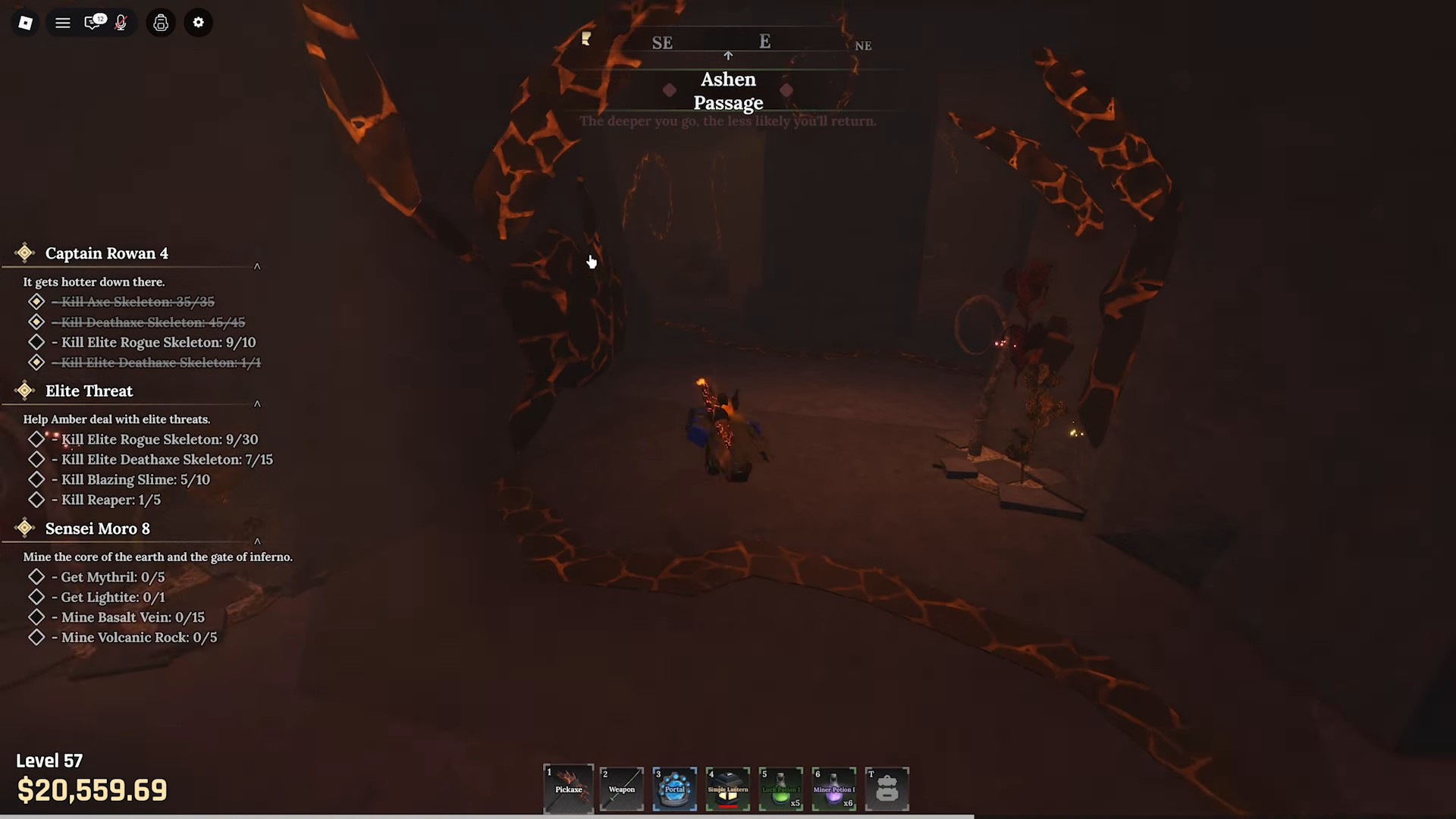
Task: Equip the Simple Lantern in slot 4
Action: click(x=727, y=789)
